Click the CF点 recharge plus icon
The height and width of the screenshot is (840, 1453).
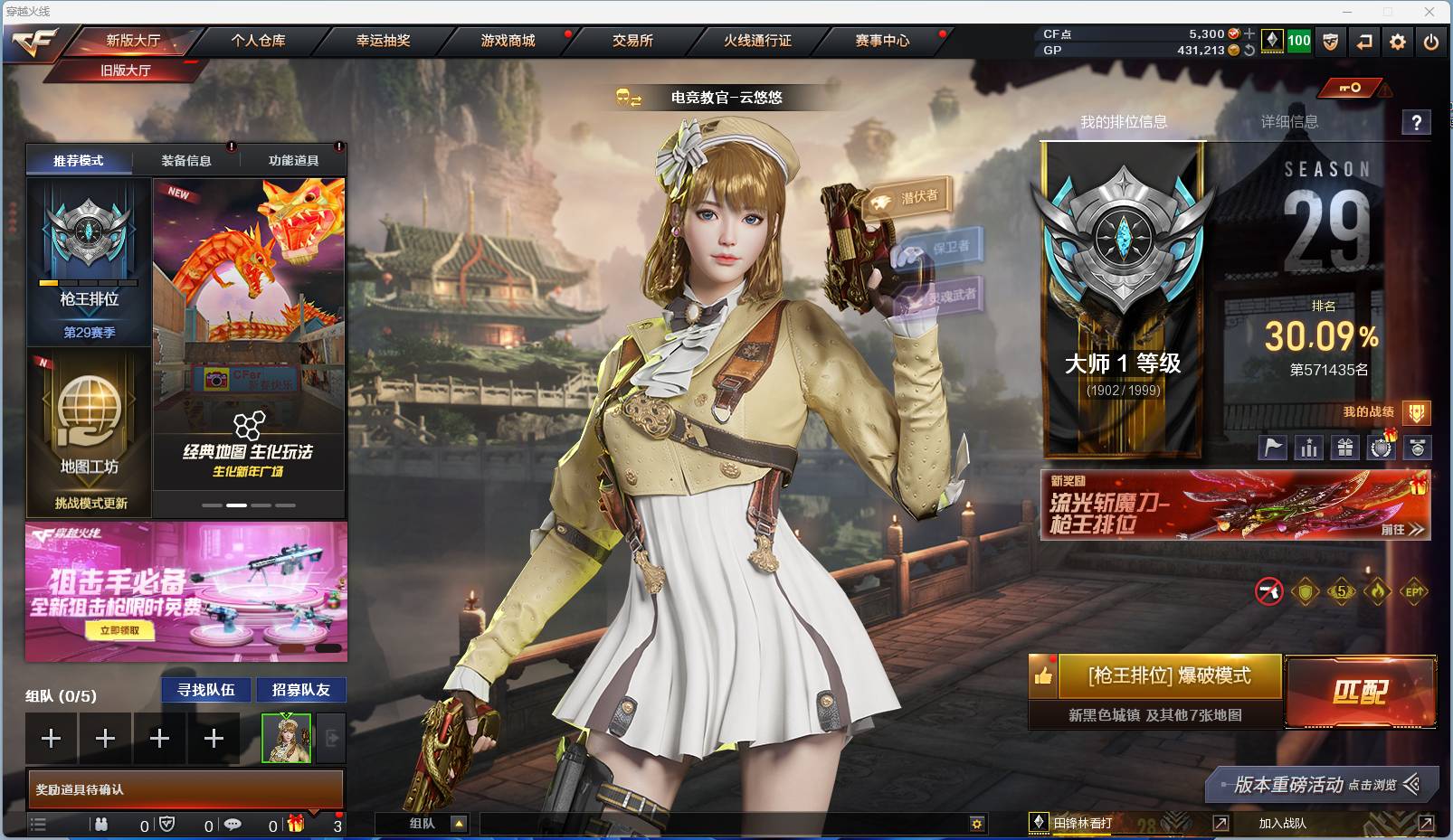1250,33
